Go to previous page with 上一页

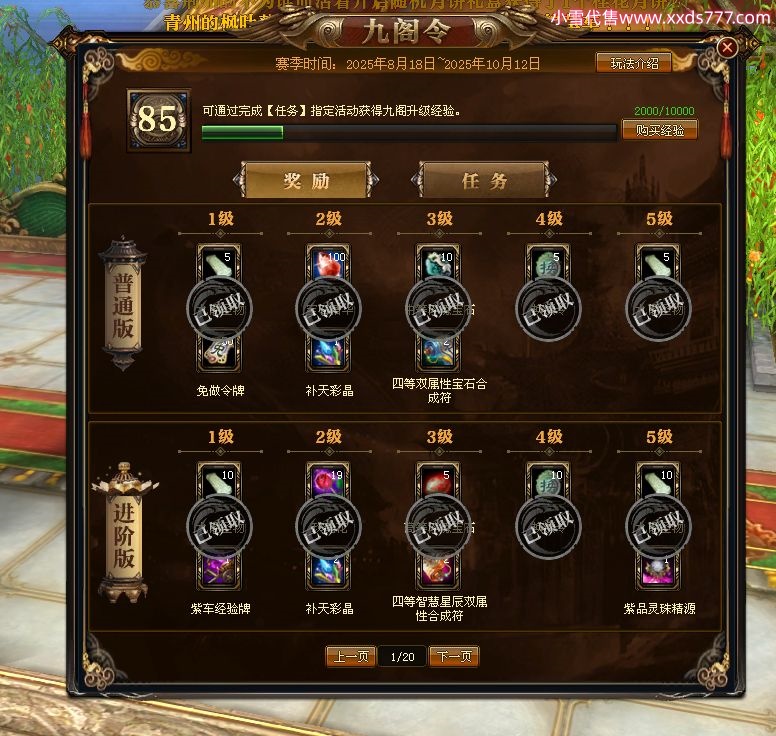351,657
